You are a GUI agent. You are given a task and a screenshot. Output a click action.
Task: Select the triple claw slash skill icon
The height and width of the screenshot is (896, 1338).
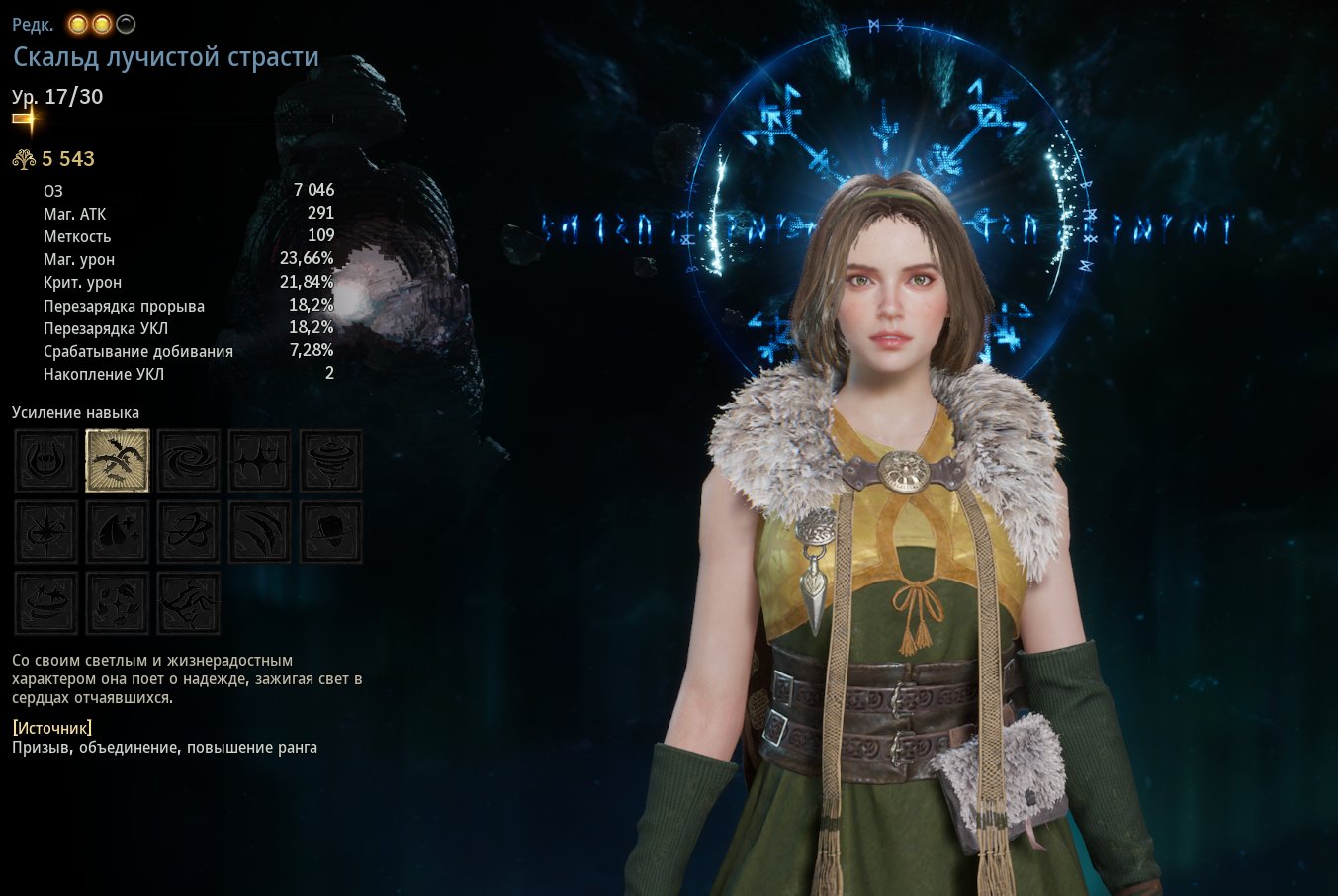[x=260, y=532]
